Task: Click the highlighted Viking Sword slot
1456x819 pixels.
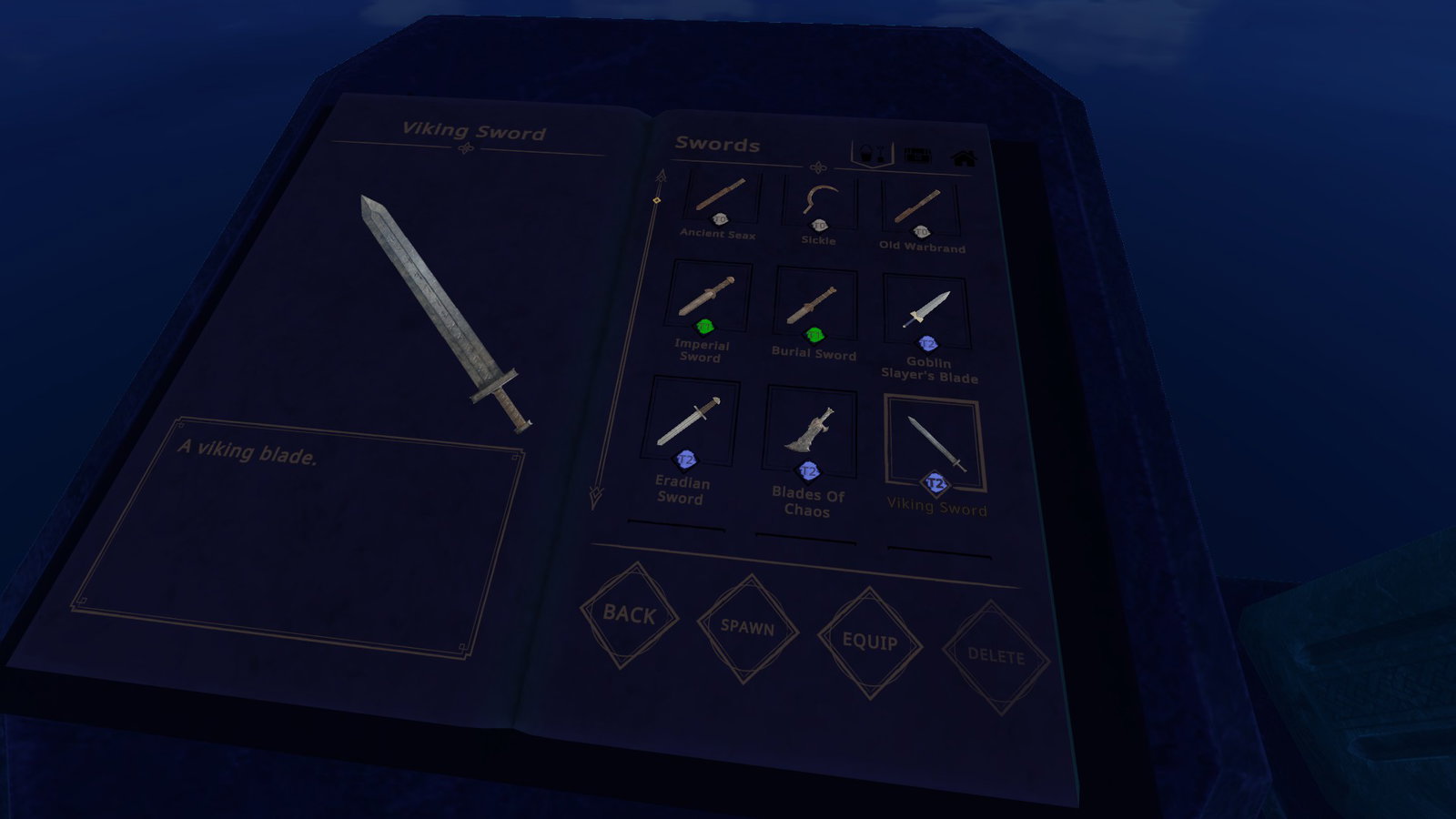Action: click(x=935, y=445)
